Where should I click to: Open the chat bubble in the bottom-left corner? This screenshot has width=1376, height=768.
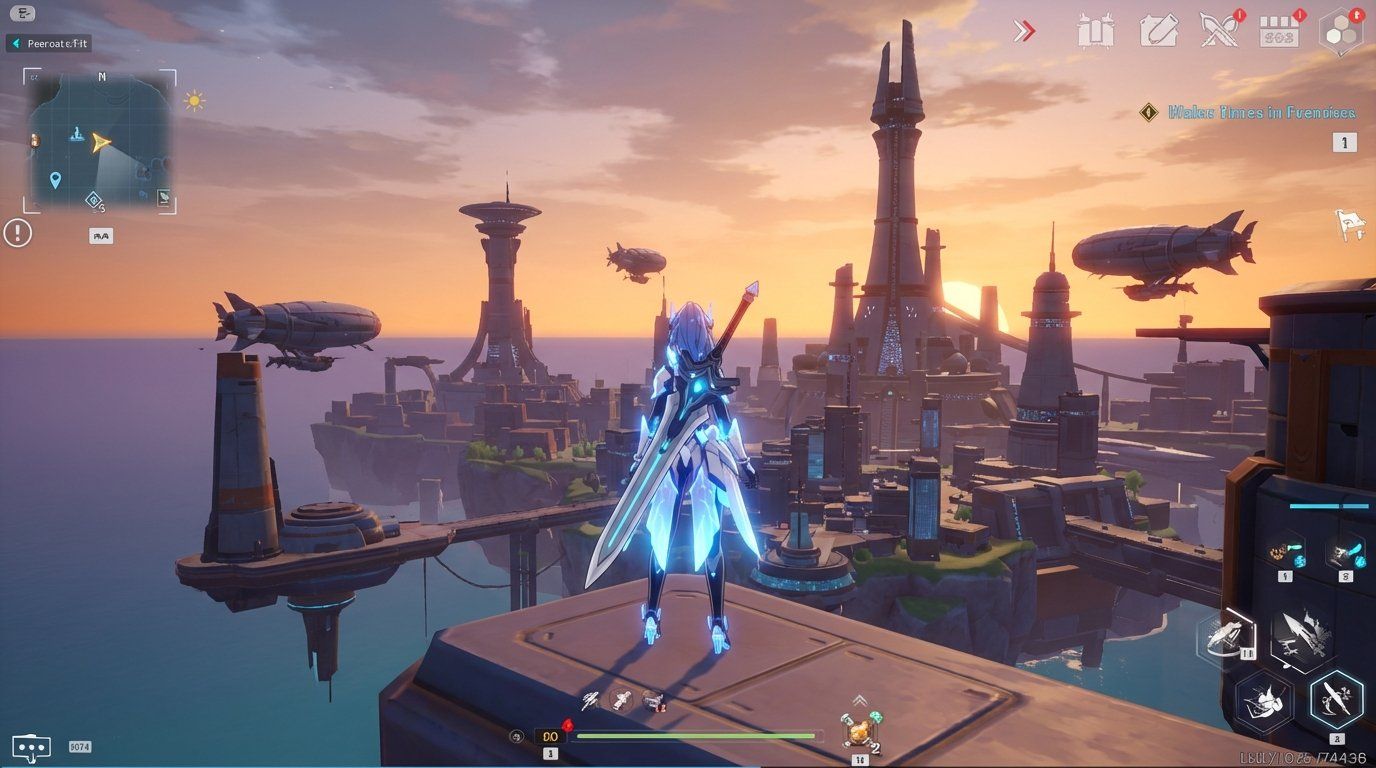[x=33, y=746]
